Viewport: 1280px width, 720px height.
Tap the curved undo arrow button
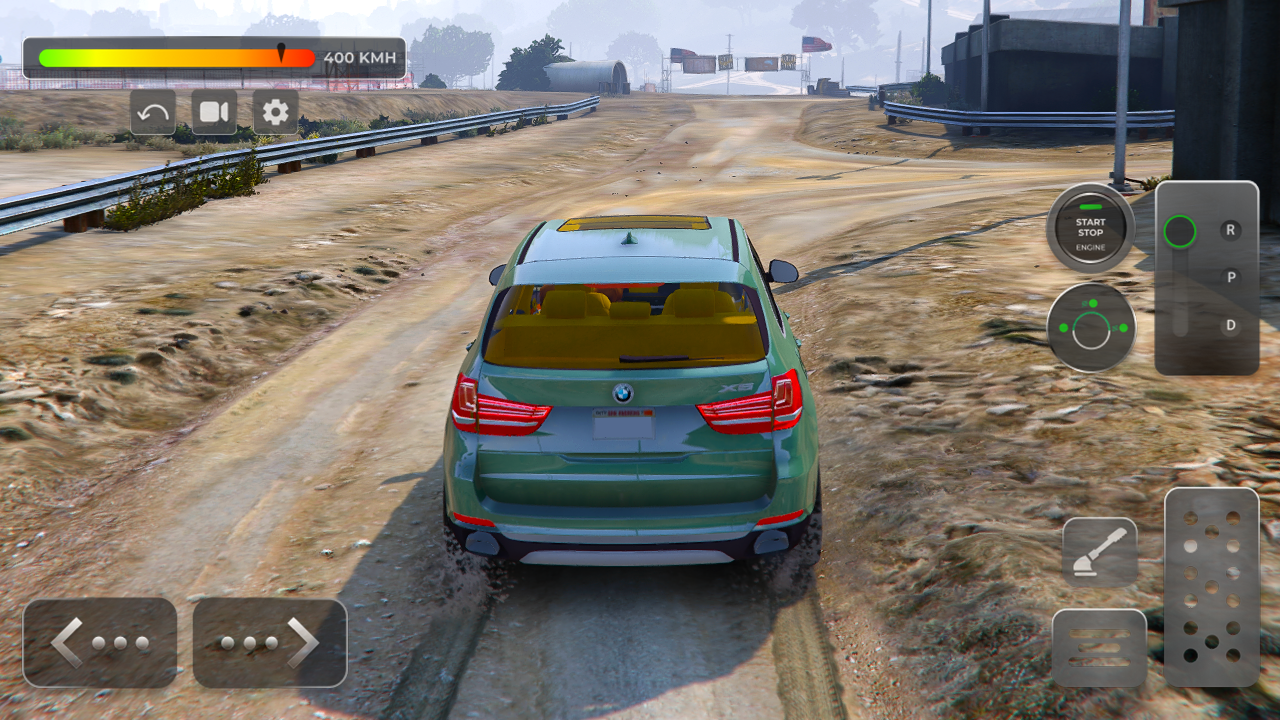[153, 112]
